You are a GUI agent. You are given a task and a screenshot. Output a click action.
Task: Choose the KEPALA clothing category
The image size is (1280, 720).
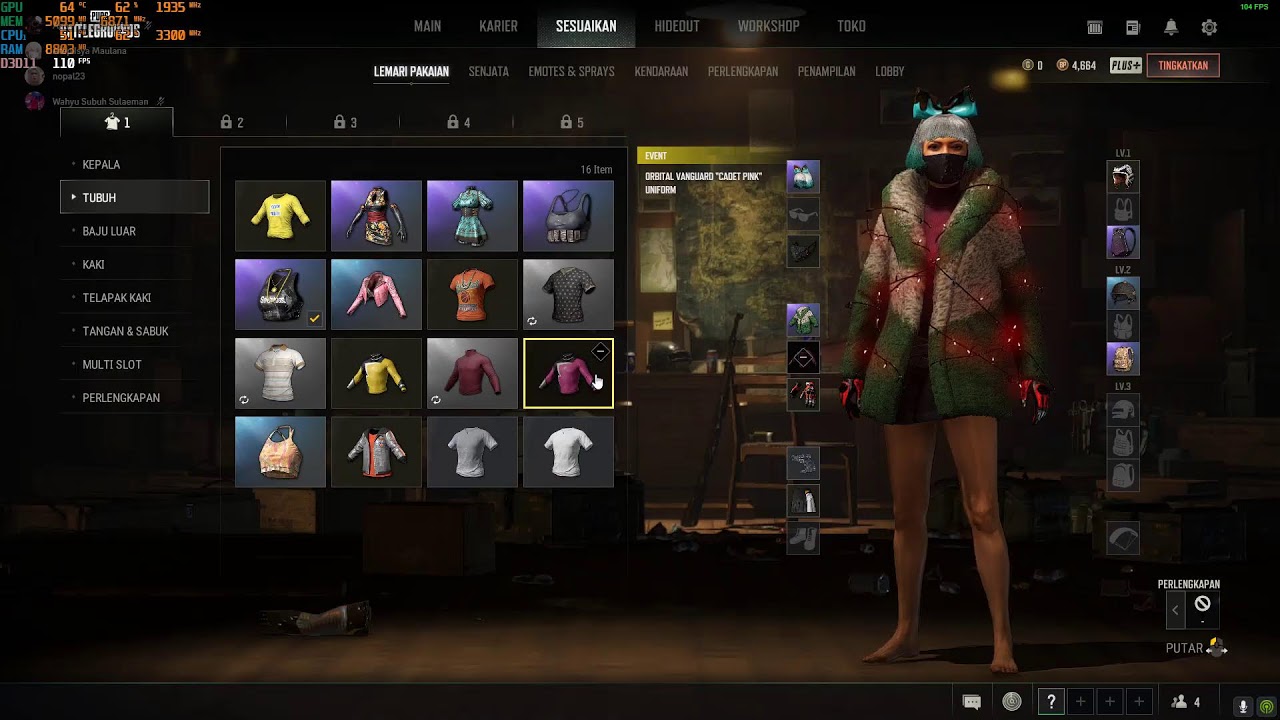[x=101, y=165]
